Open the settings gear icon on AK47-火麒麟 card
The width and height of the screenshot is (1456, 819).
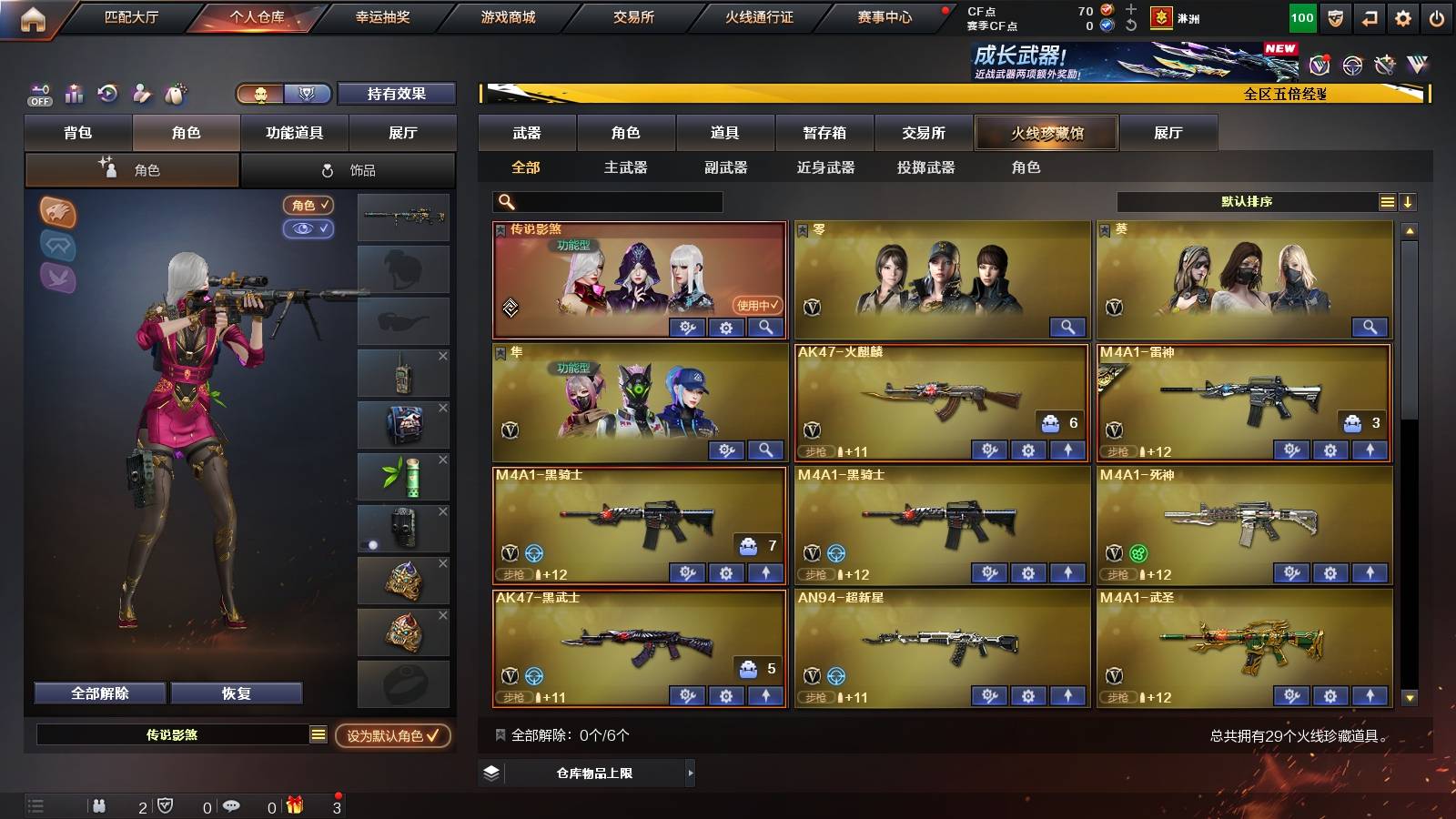1027,450
